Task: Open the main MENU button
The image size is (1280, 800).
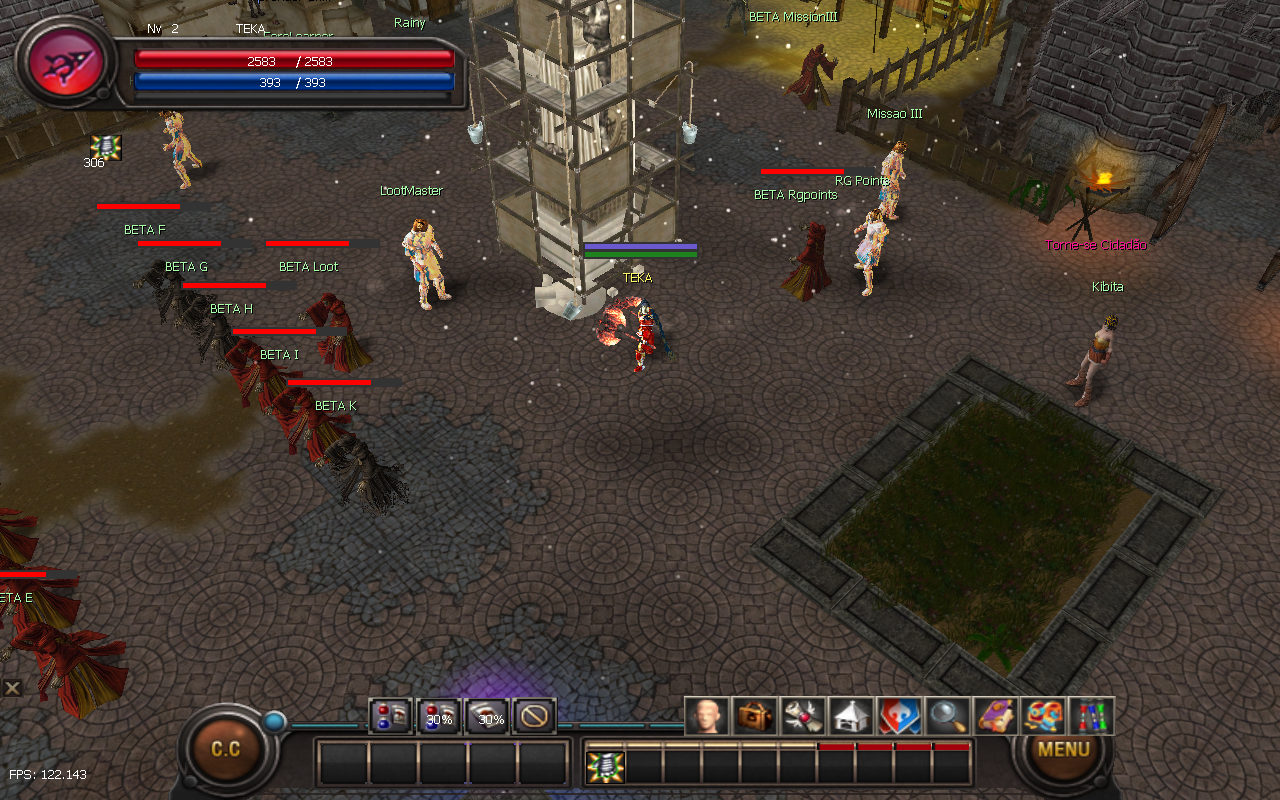Action: 1063,749
